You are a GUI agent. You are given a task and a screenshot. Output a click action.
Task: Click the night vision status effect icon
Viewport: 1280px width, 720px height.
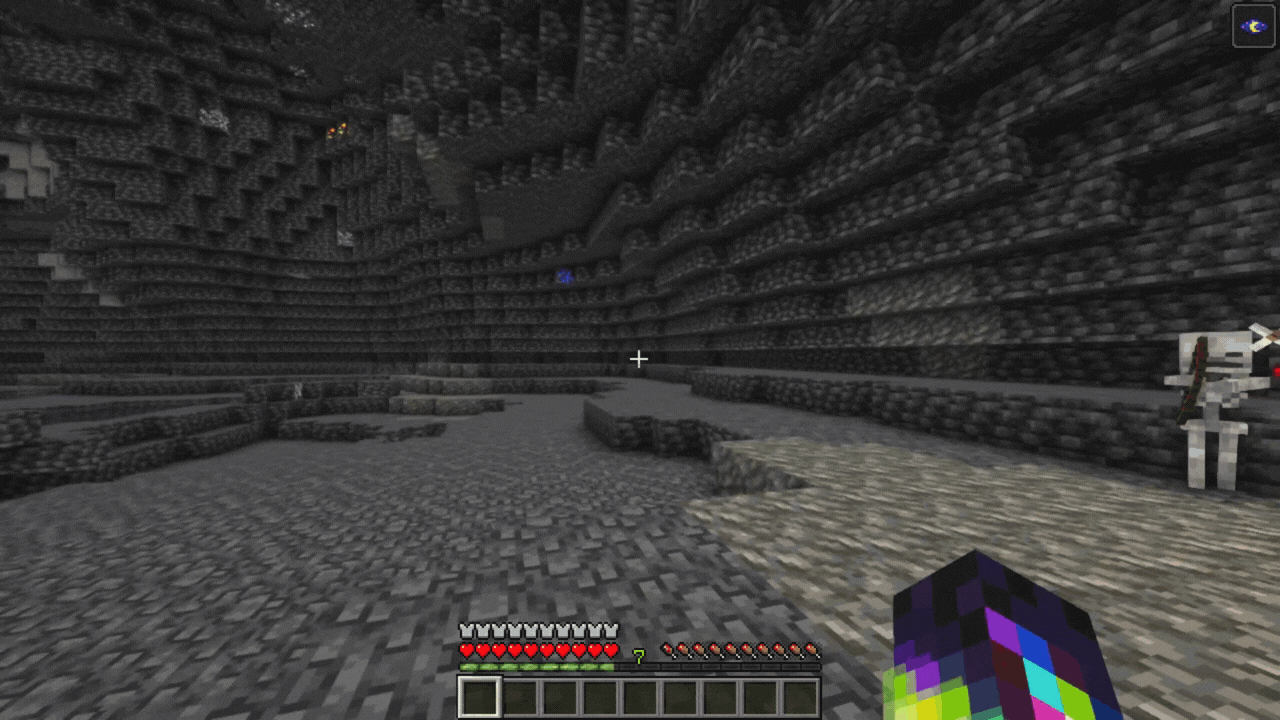[1253, 26]
